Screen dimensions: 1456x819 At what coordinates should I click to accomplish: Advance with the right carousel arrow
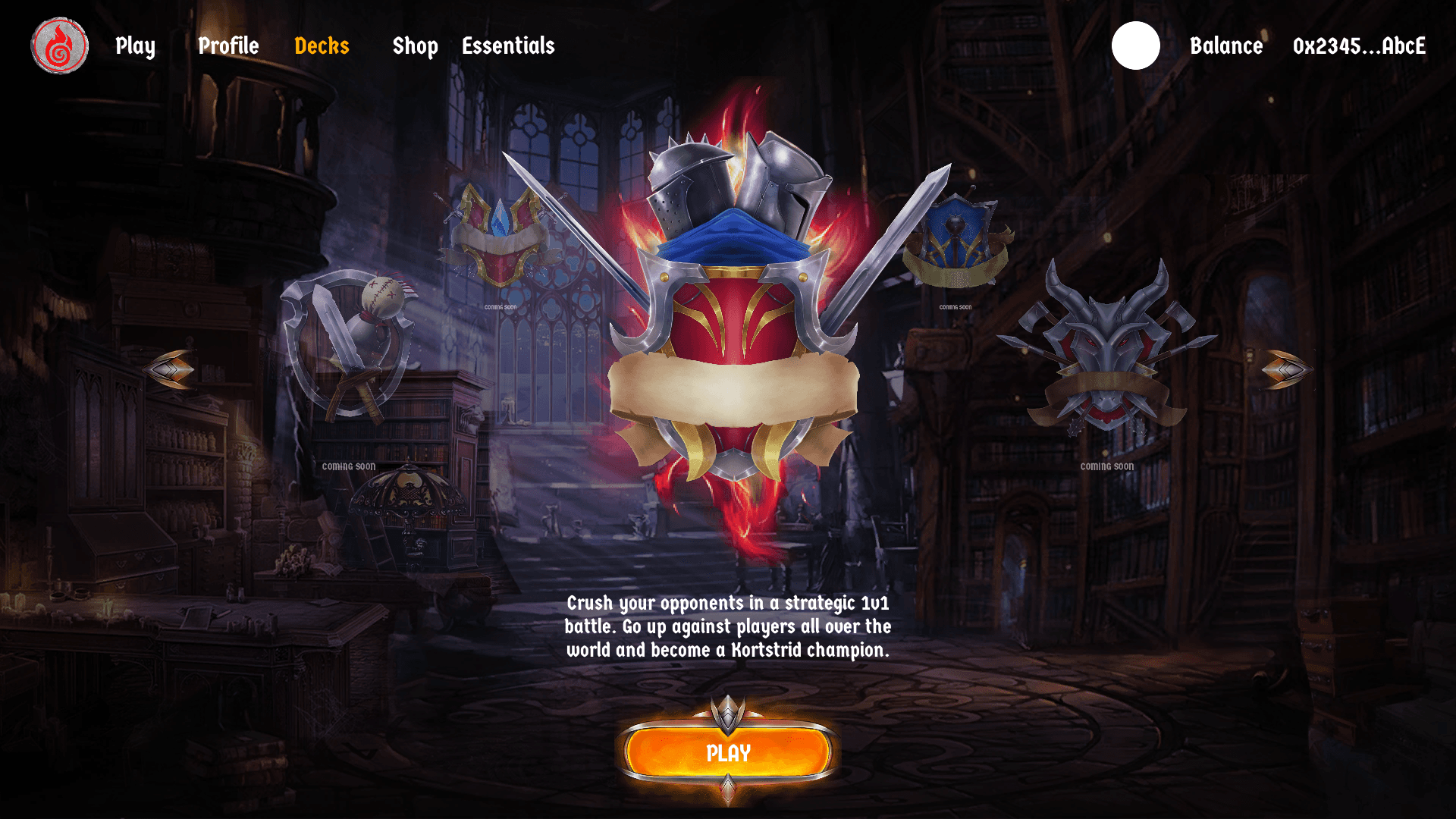click(x=1286, y=370)
